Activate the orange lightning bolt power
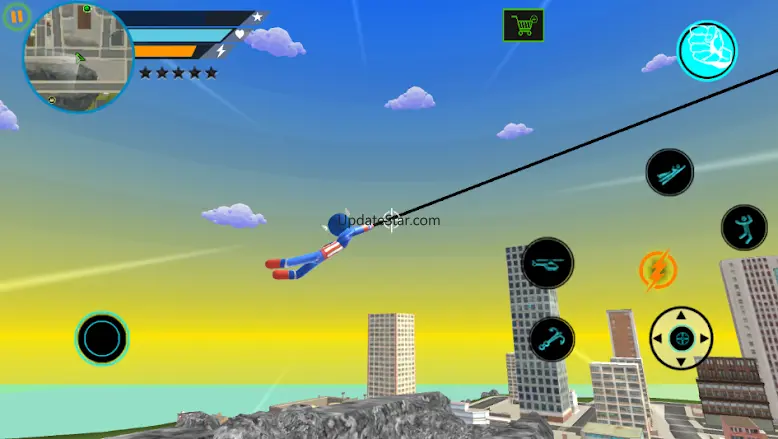The height and width of the screenshot is (439, 778). click(658, 270)
